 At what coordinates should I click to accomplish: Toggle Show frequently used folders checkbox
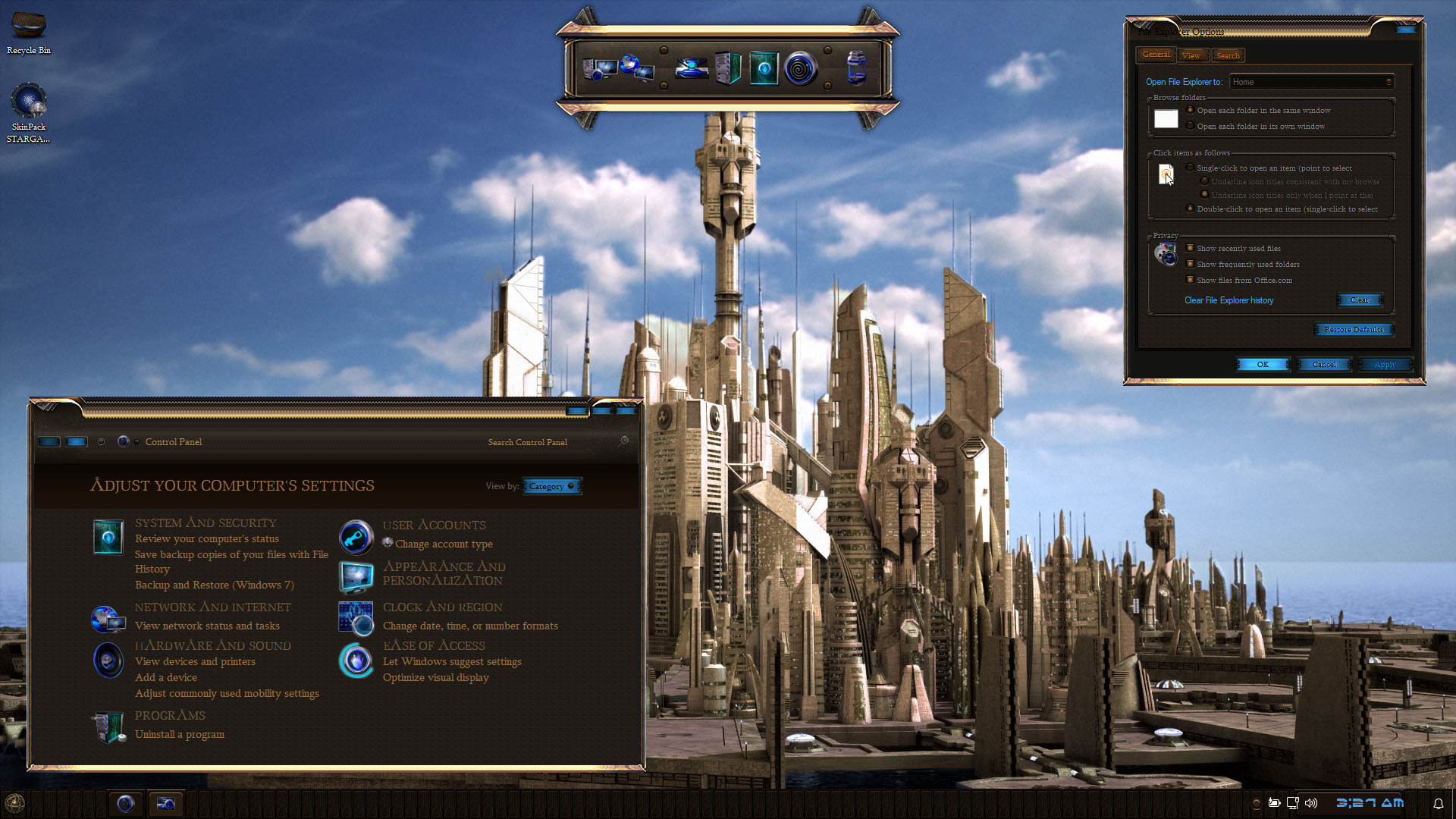pyautogui.click(x=1191, y=264)
